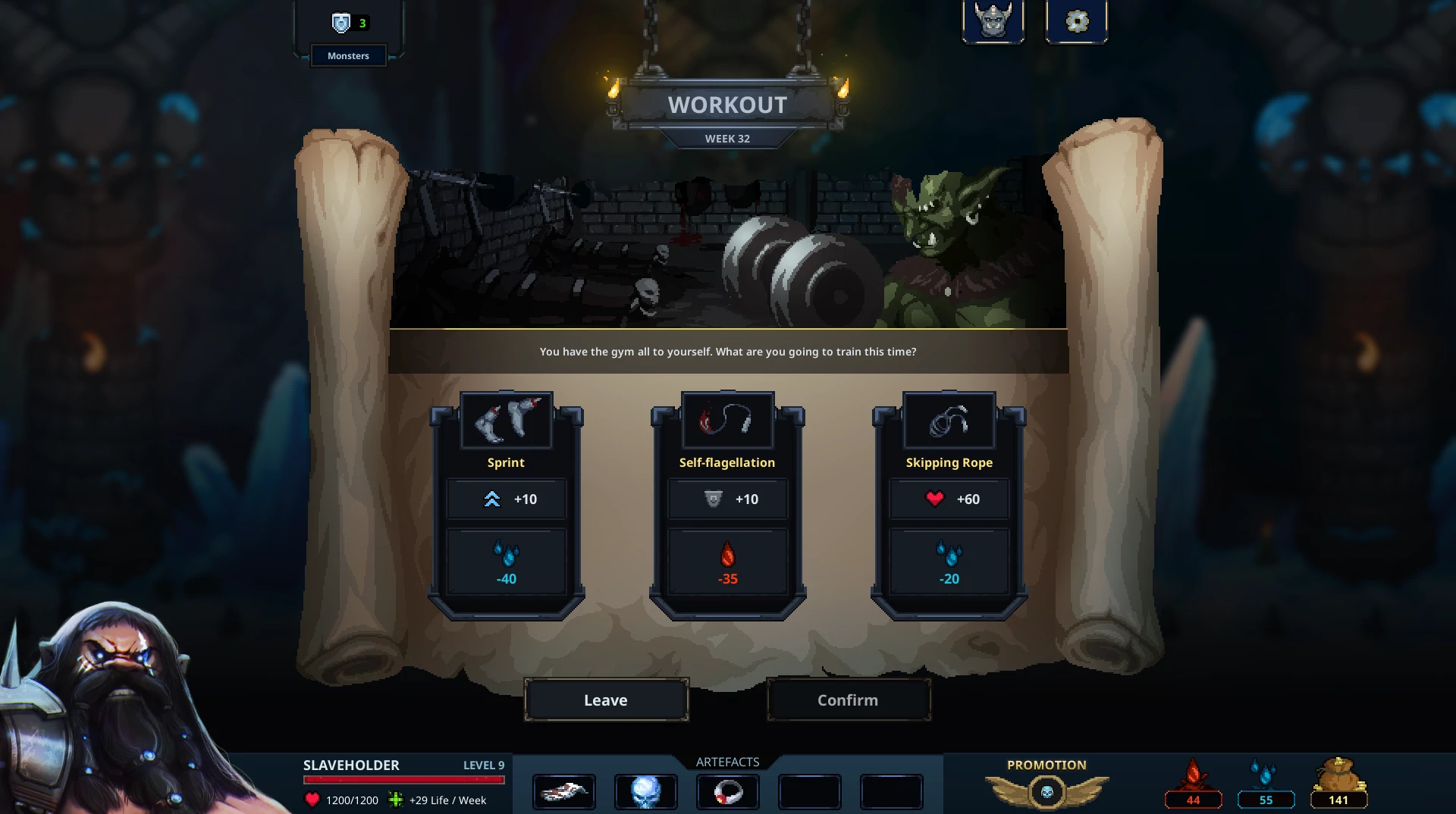The image size is (1456, 814).
Task: Pick the Skipping Rope workout card
Action: point(949,504)
